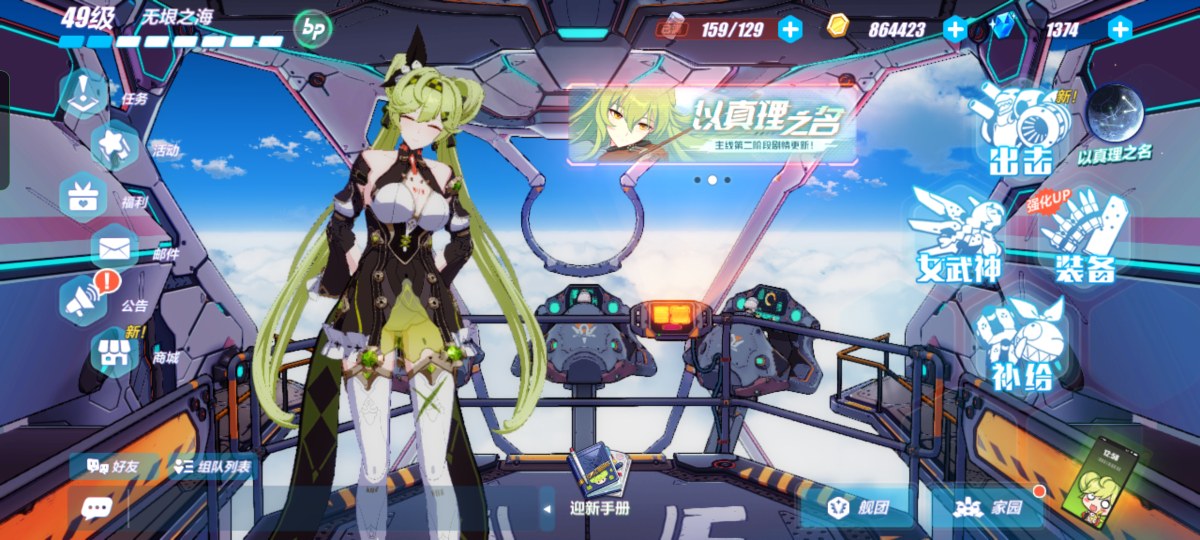Image resolution: width=1200 pixels, height=540 pixels.
Task: Open the 商城 shop
Action: 115,352
